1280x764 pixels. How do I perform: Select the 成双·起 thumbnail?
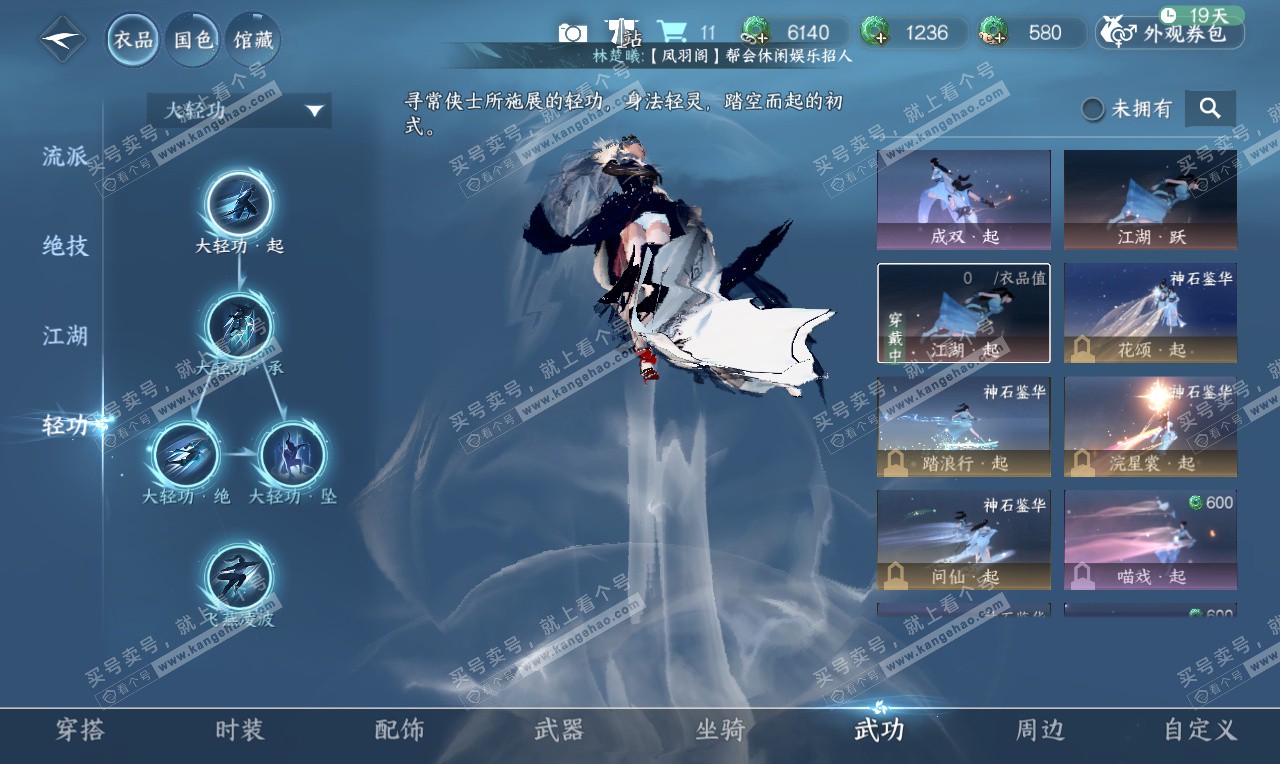click(964, 199)
